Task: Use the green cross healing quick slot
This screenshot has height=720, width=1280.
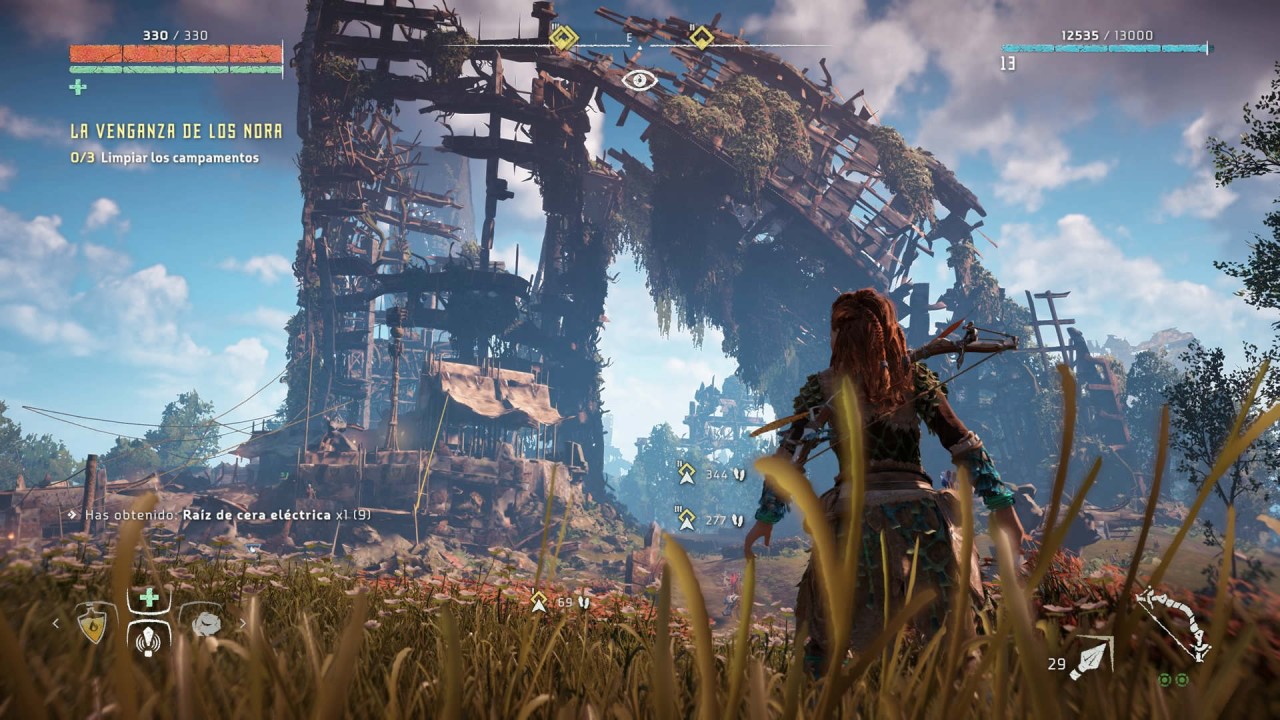Action: (x=149, y=598)
